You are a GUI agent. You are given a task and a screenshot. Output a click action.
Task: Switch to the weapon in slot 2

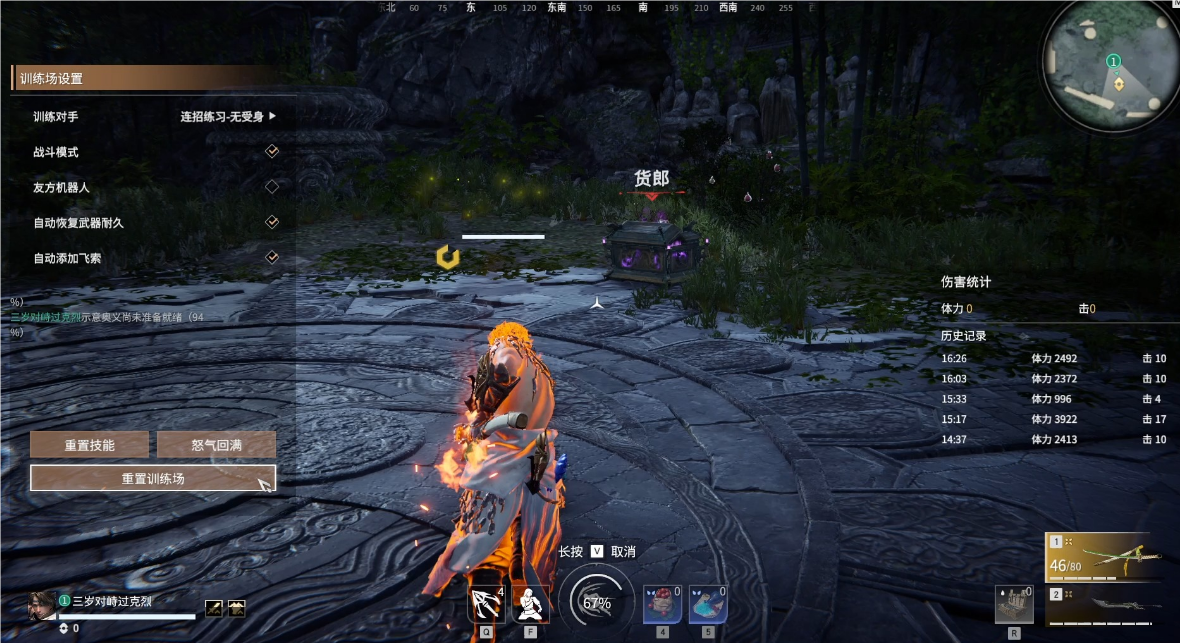point(1104,605)
